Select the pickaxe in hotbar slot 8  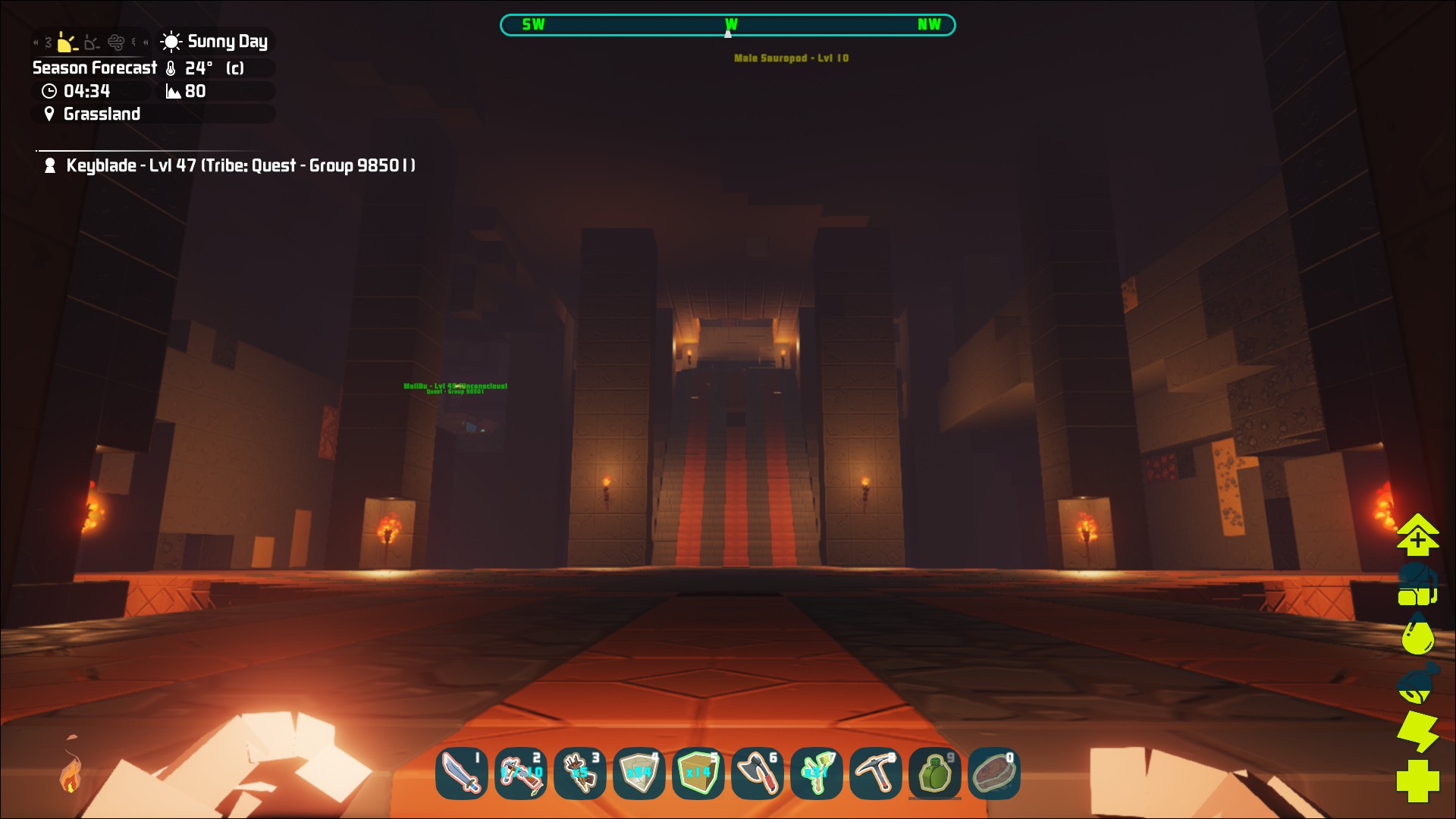(x=875, y=773)
